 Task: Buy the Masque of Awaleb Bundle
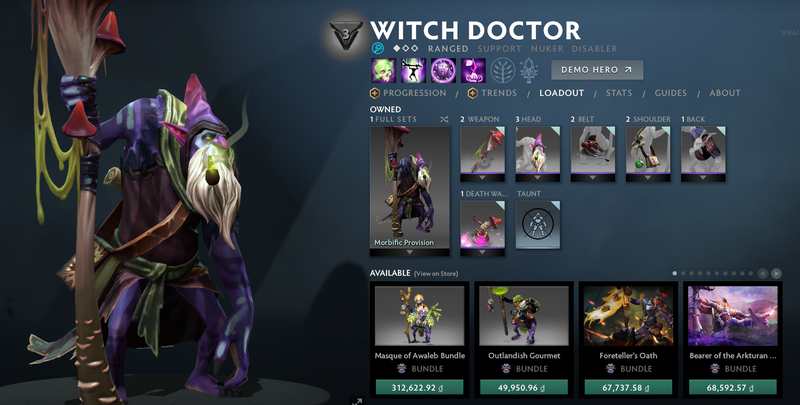coord(420,387)
